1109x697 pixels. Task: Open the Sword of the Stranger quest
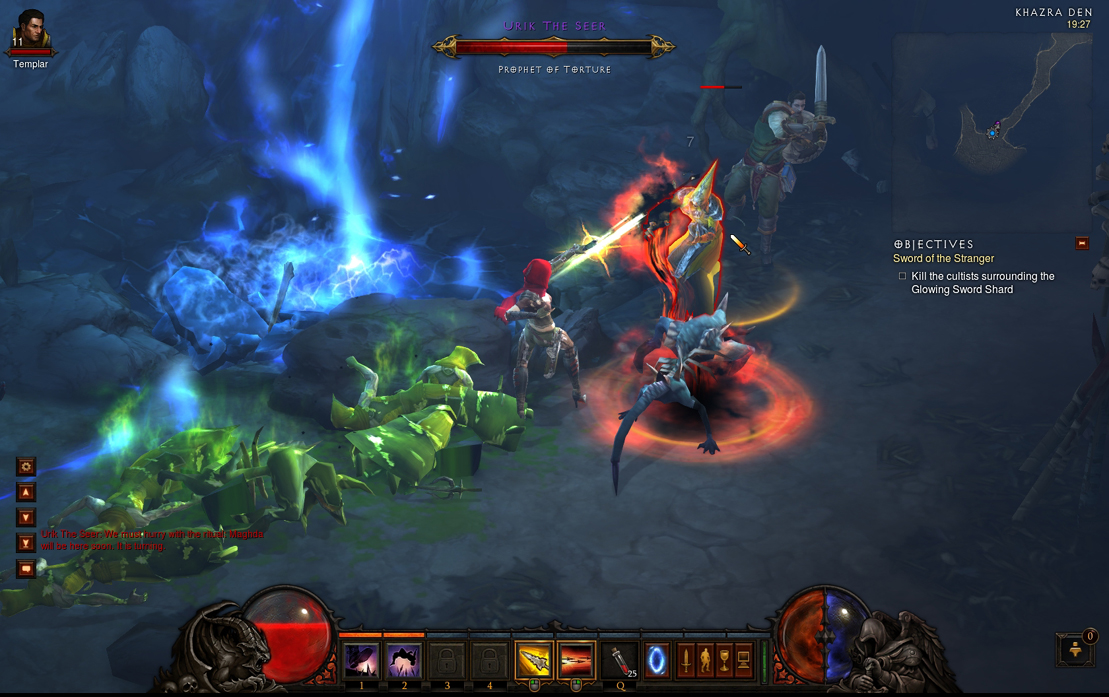click(x=943, y=259)
